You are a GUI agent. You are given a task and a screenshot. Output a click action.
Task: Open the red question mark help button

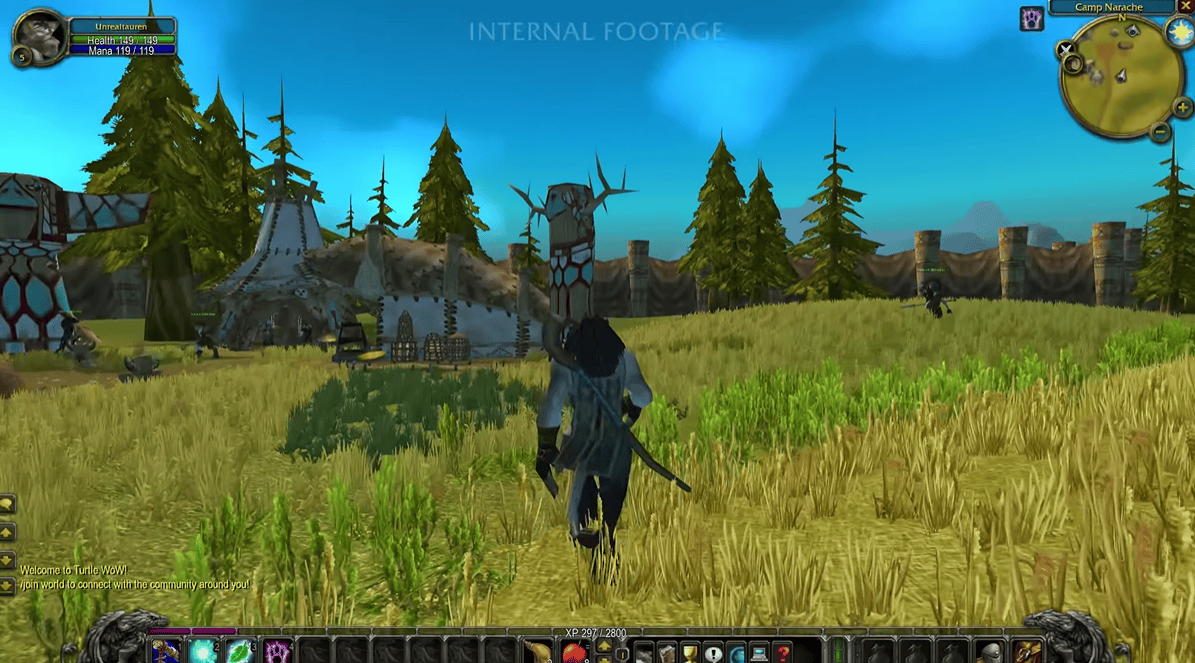[x=782, y=653]
